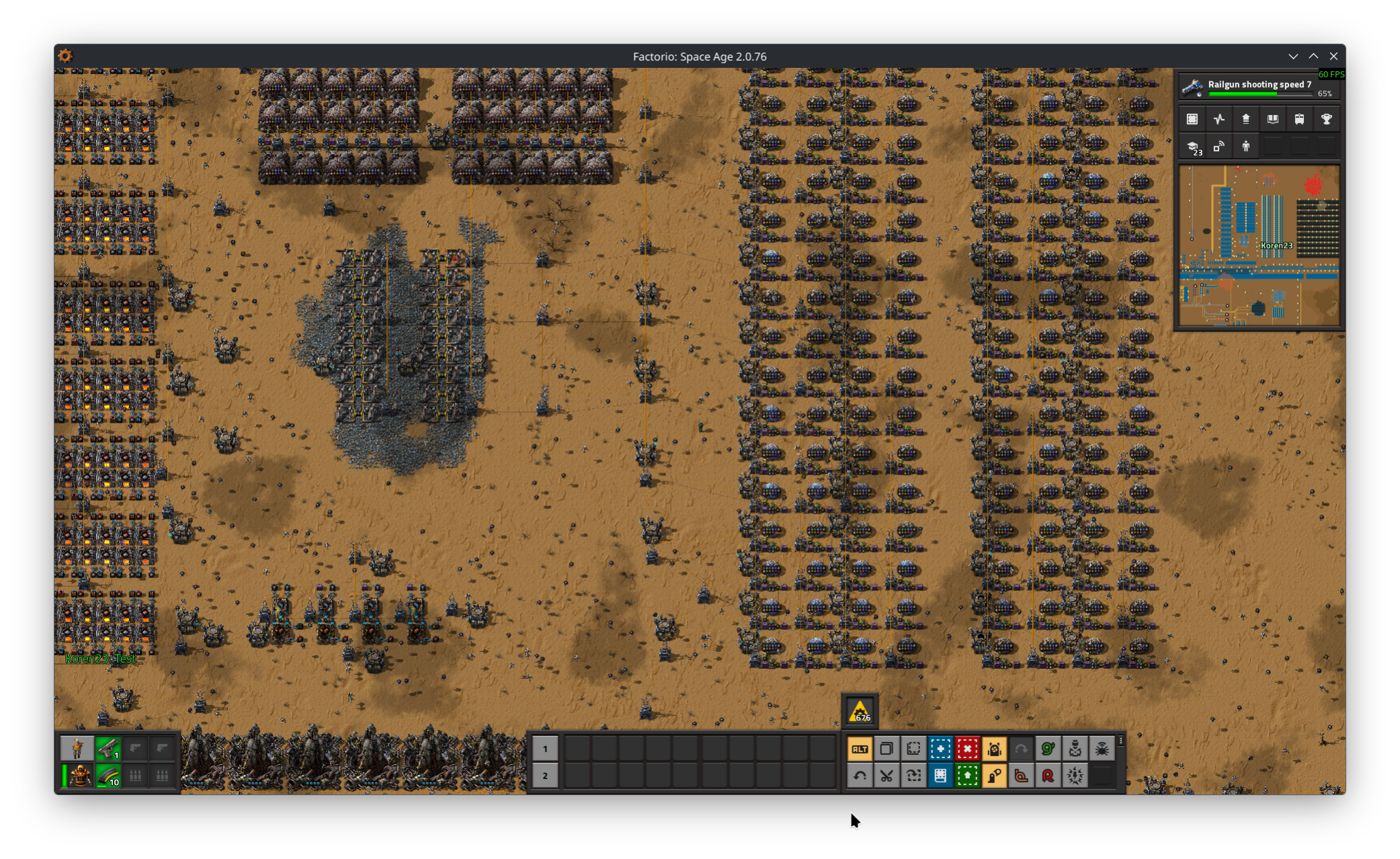Open the Factoriopedia open-book button
This screenshot has width=1400, height=859.
coord(1272,120)
